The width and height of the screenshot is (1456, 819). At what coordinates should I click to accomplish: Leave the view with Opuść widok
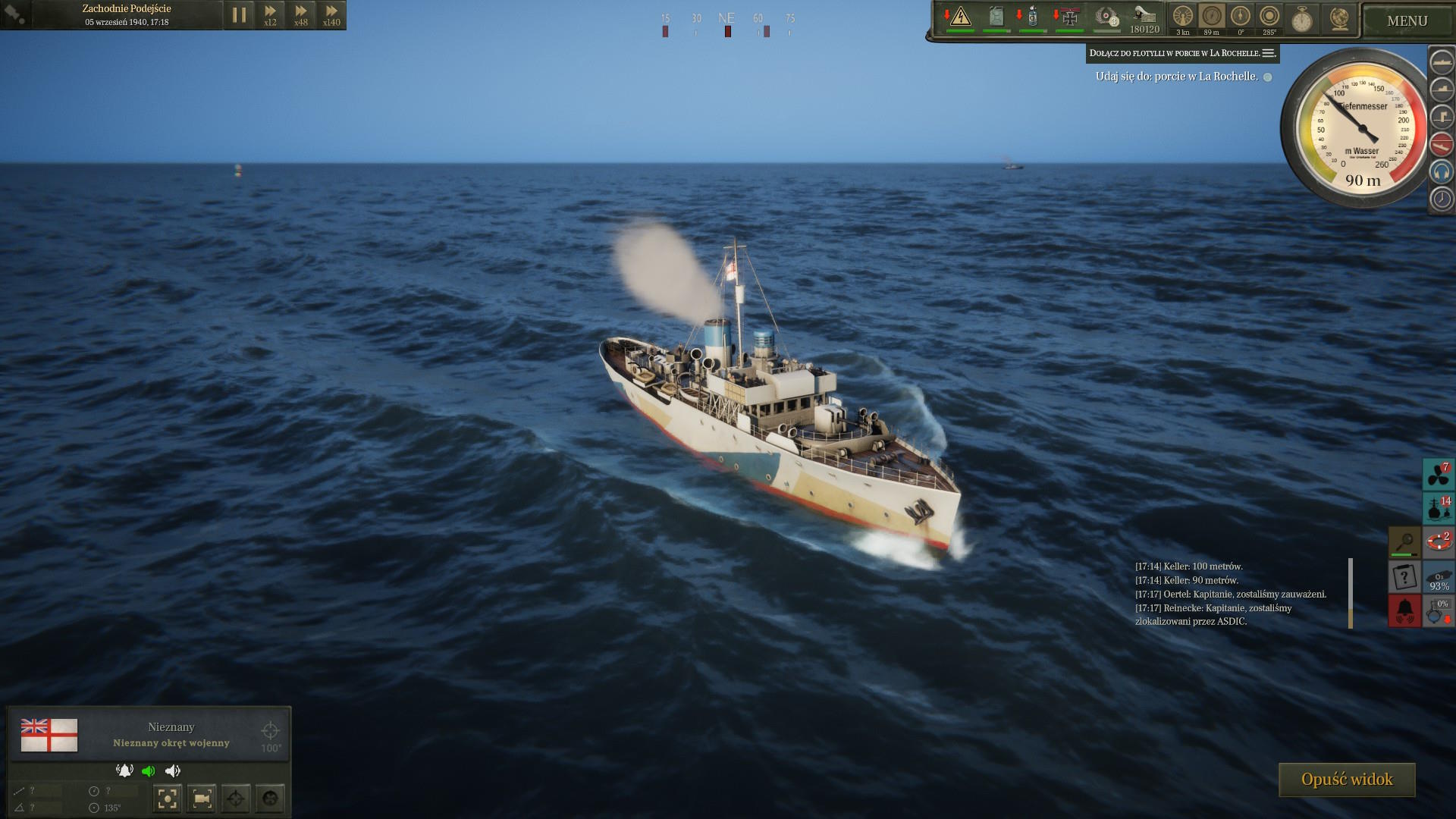[1347, 780]
